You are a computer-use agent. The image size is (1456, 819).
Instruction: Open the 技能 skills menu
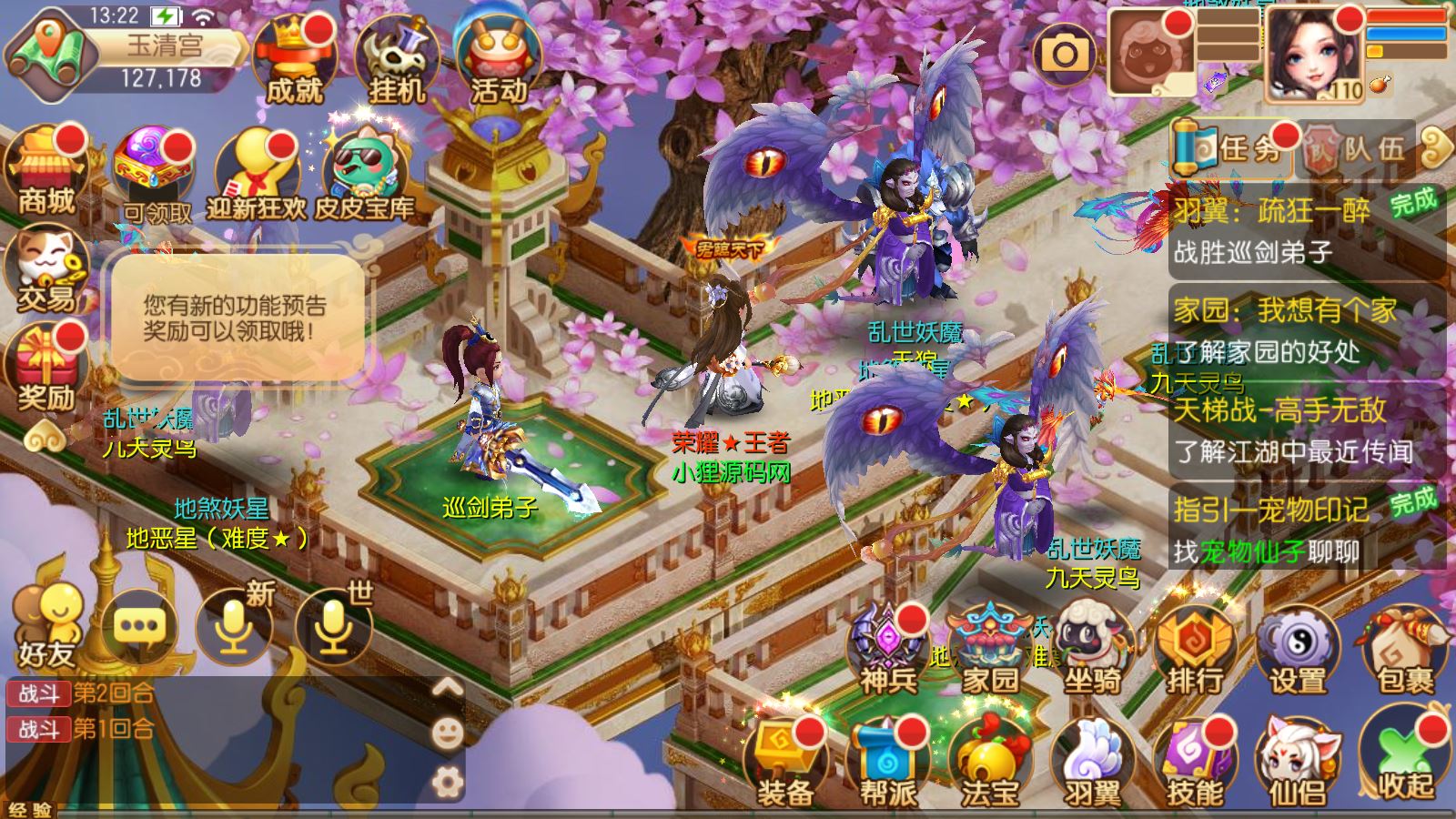pyautogui.click(x=1195, y=764)
